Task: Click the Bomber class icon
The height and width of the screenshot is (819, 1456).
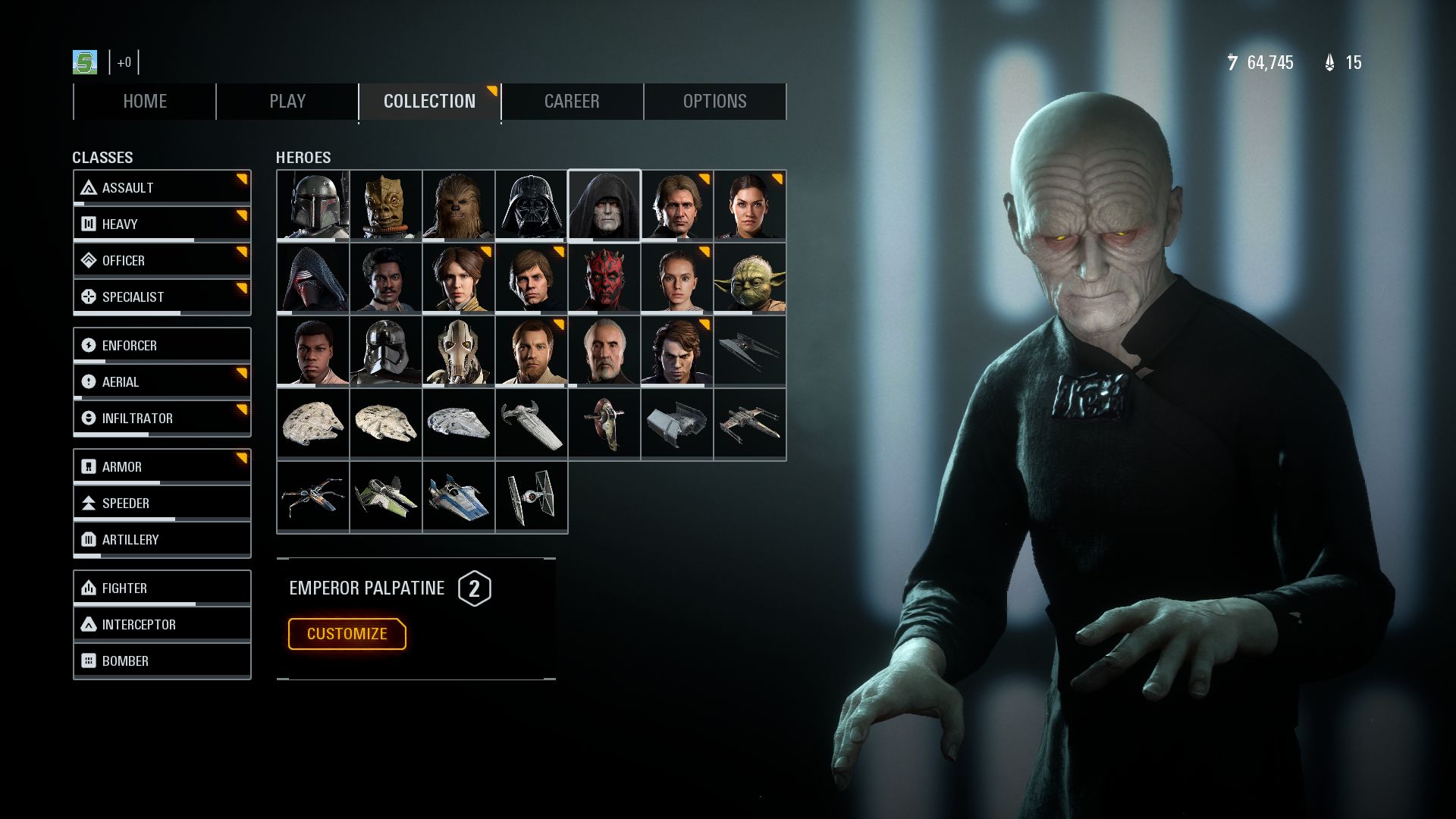Action: tap(90, 661)
